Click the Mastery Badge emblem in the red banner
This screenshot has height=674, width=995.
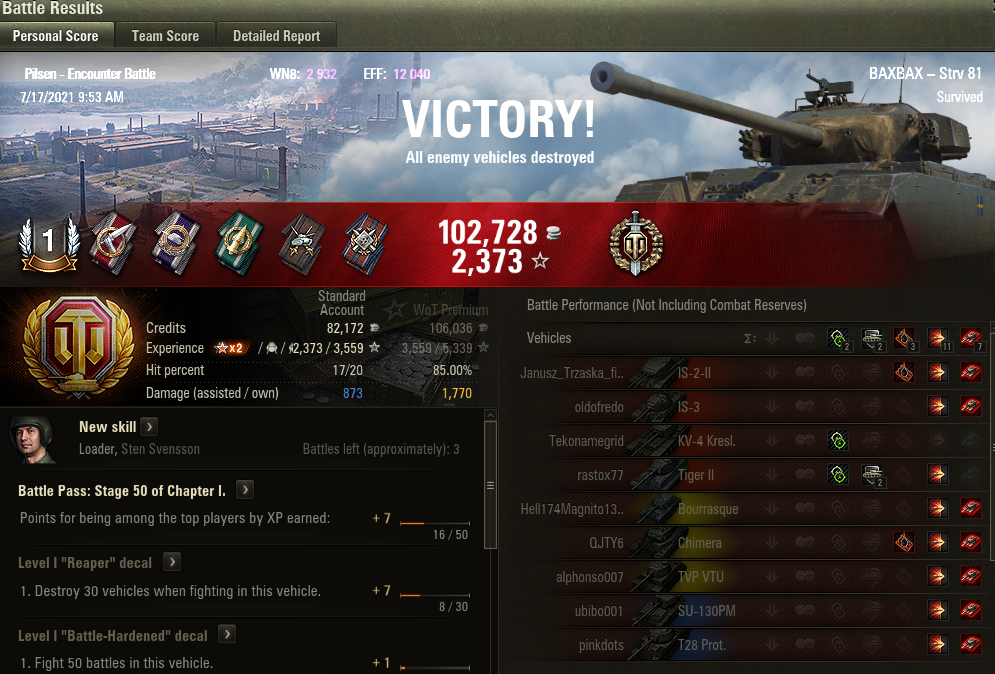tap(636, 244)
